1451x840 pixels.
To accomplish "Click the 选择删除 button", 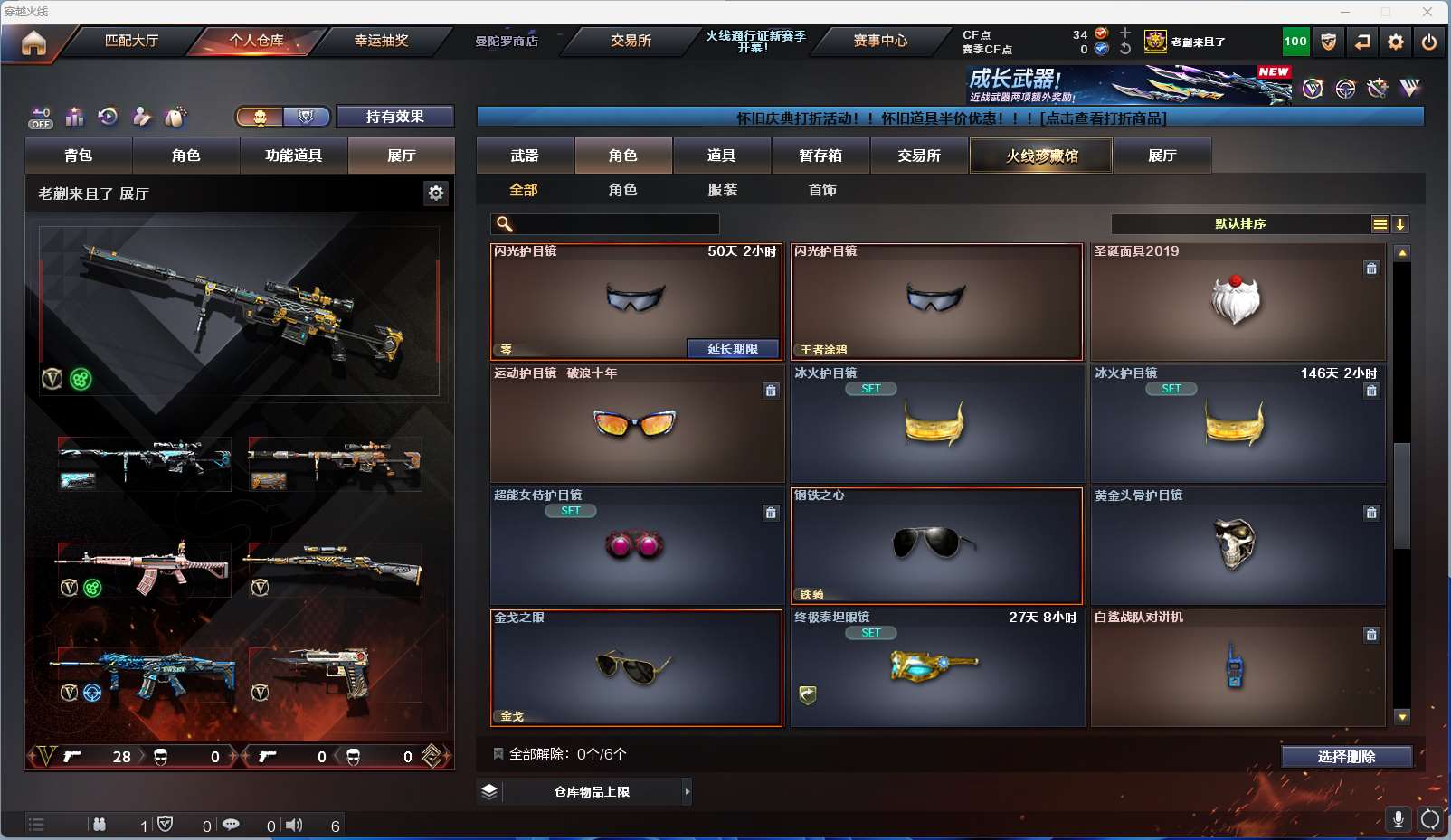I will coord(1346,757).
